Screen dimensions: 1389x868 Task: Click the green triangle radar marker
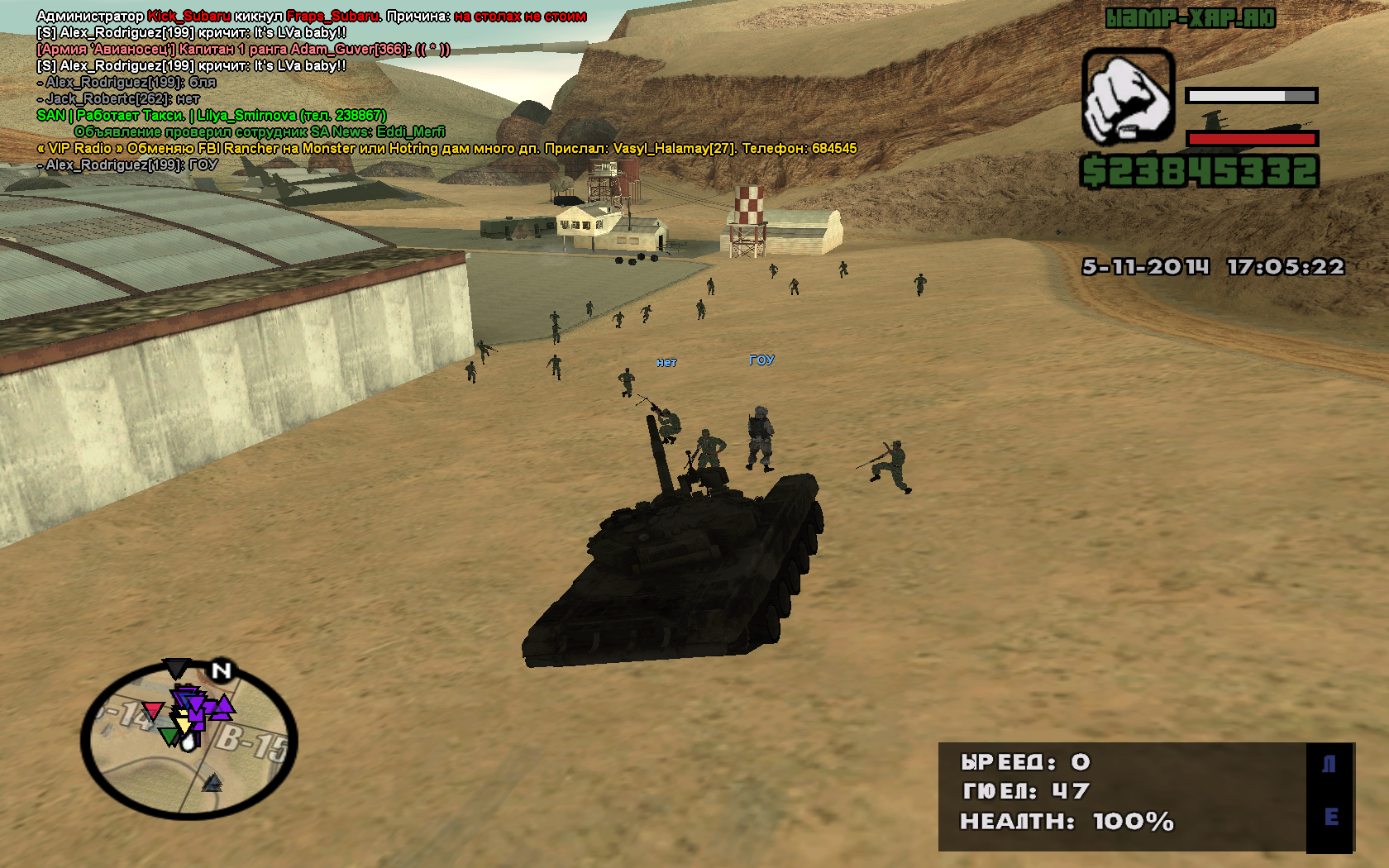169,736
